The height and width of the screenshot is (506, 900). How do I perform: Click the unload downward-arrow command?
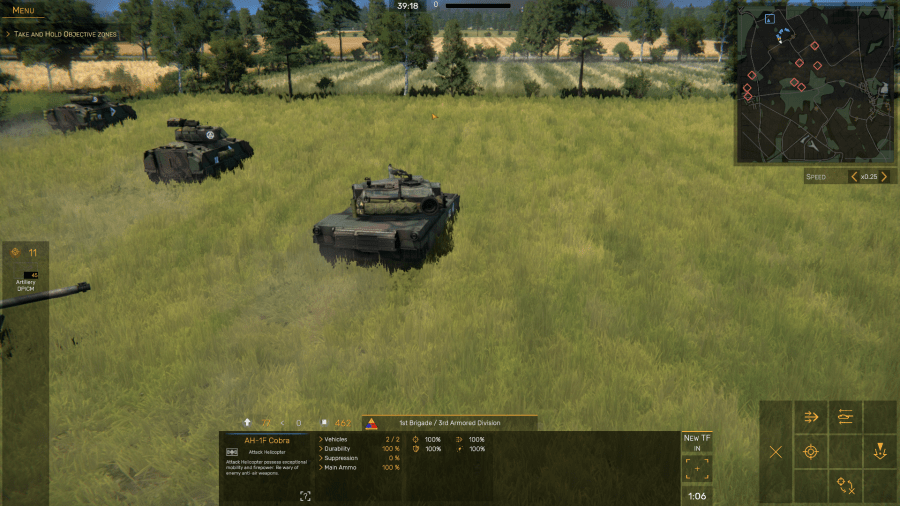(880, 452)
